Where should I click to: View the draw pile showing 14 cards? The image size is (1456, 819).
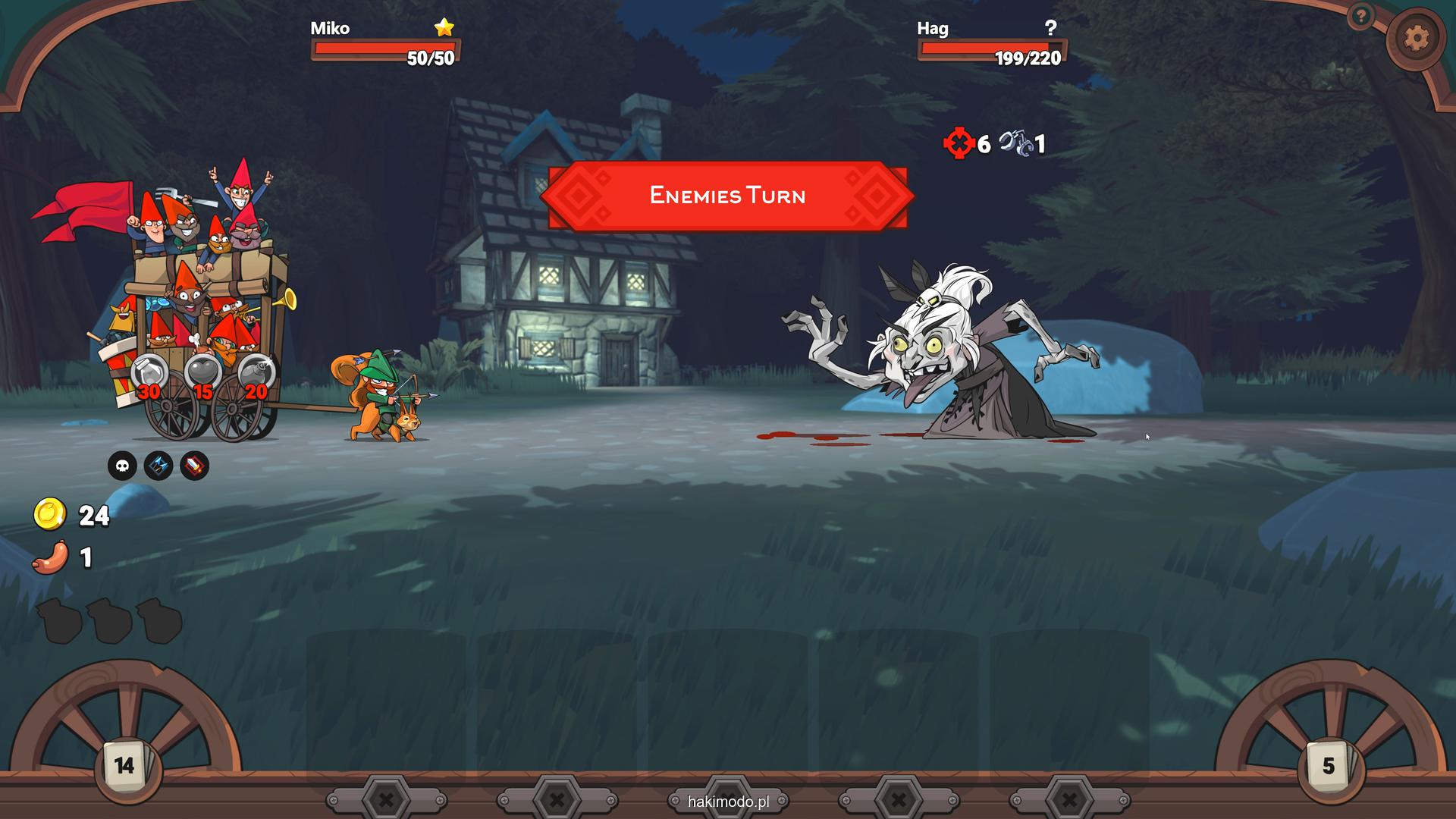click(x=125, y=766)
